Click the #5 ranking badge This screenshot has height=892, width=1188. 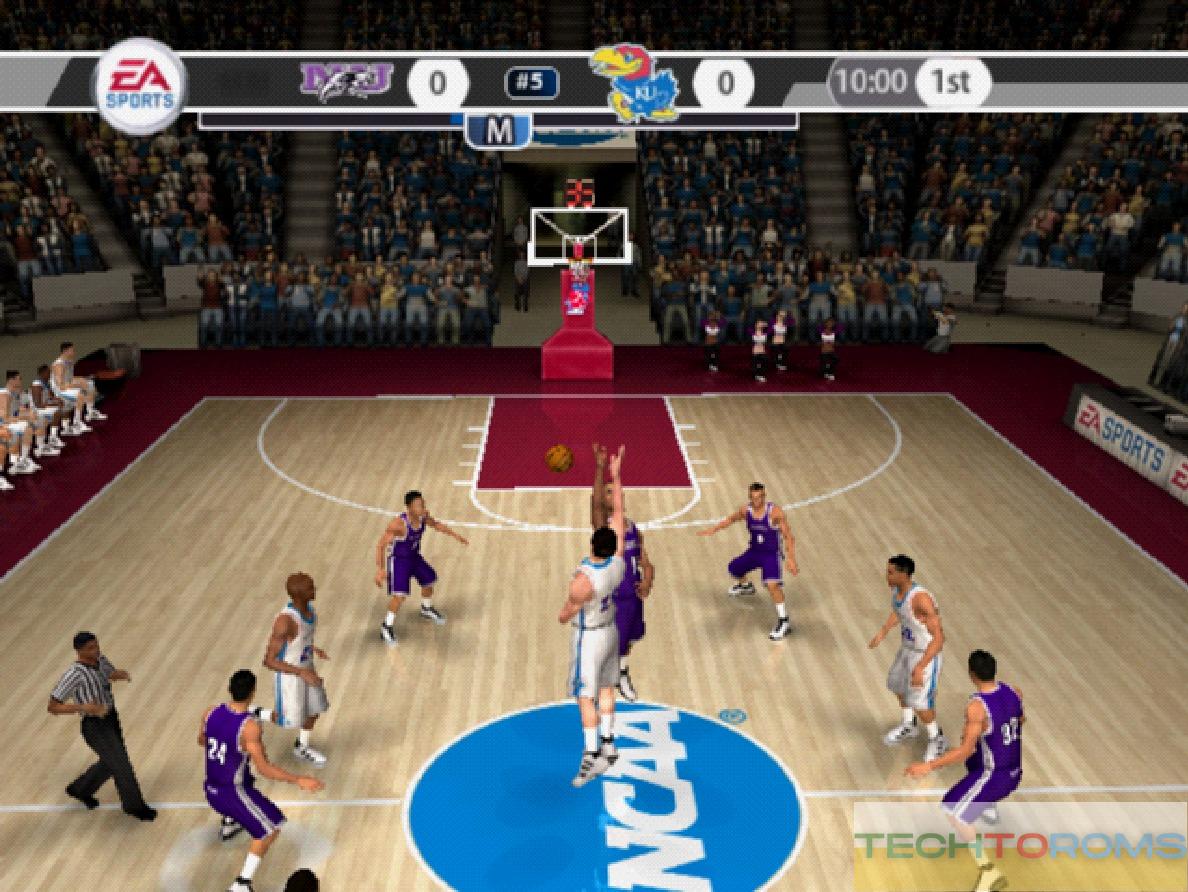point(531,83)
